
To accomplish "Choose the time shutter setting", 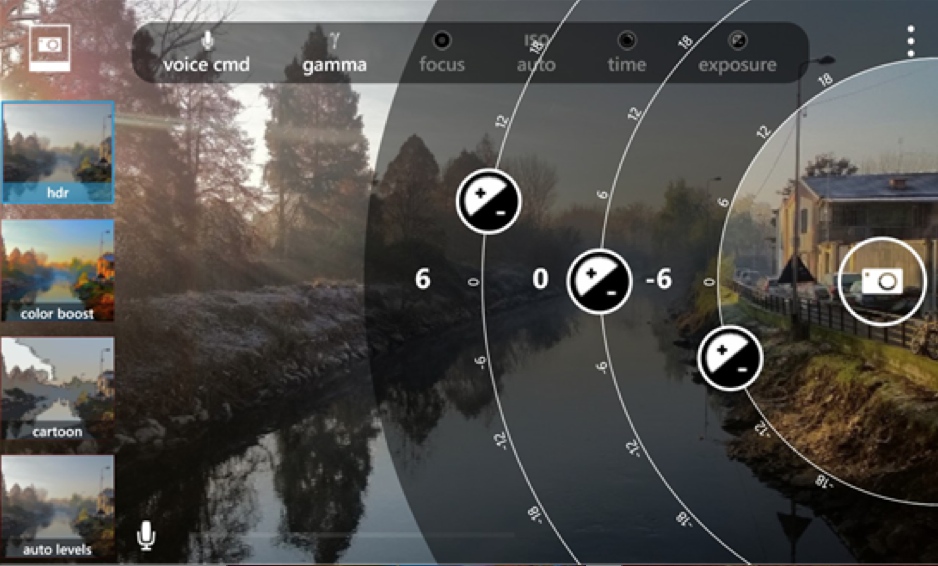I will tap(627, 53).
